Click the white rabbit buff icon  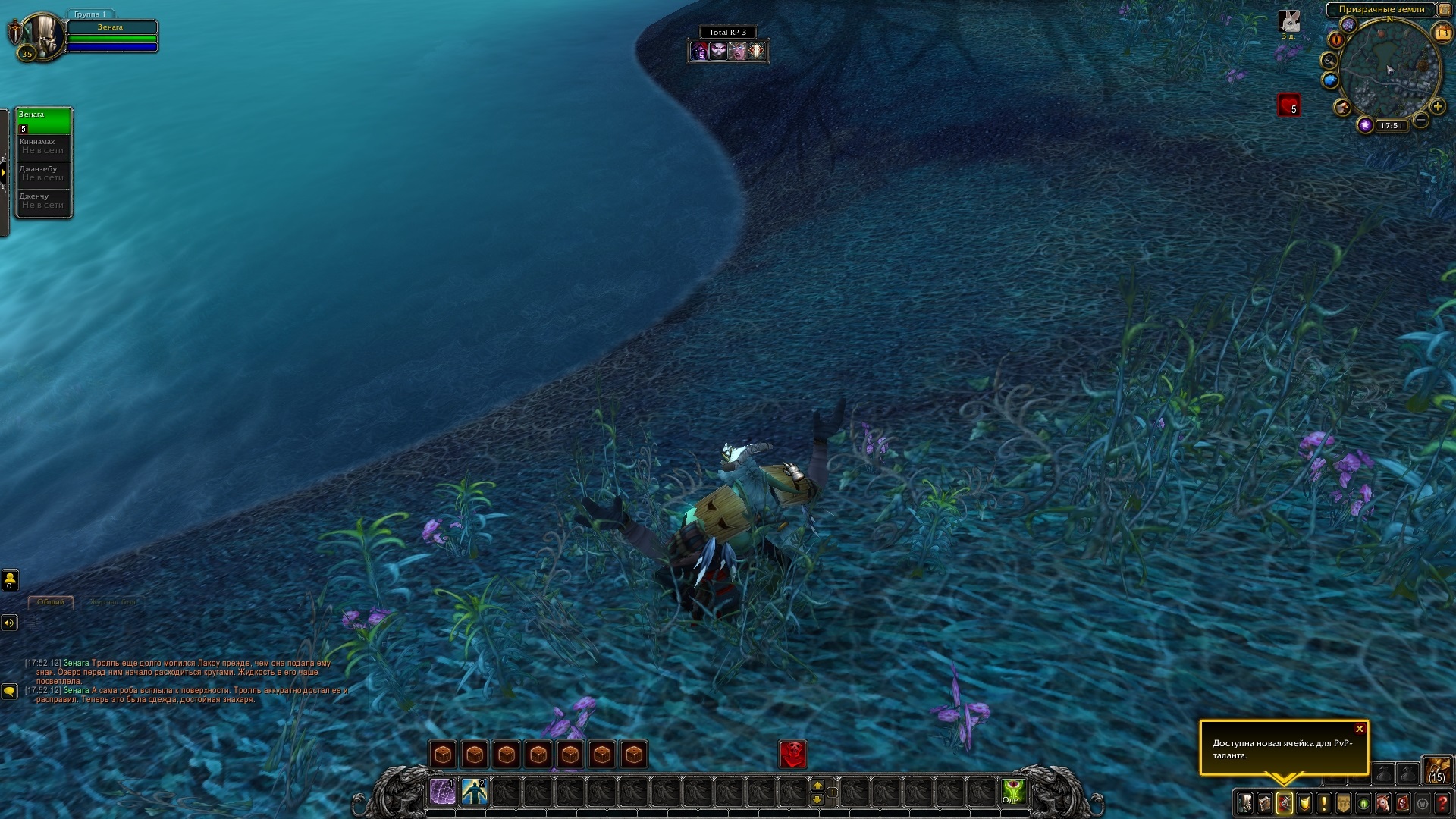pyautogui.click(x=1288, y=21)
